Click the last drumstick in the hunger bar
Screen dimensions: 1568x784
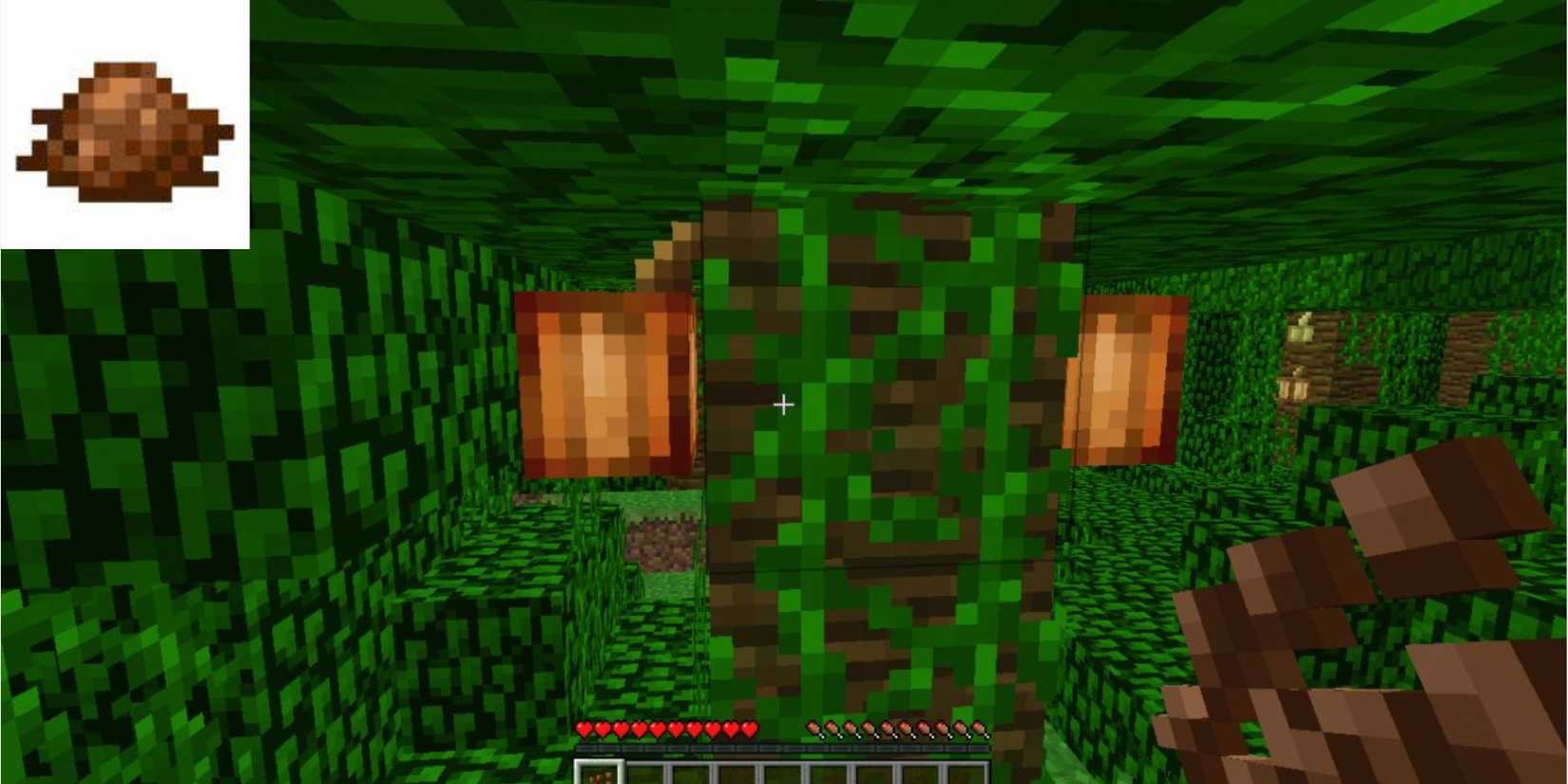[x=979, y=730]
